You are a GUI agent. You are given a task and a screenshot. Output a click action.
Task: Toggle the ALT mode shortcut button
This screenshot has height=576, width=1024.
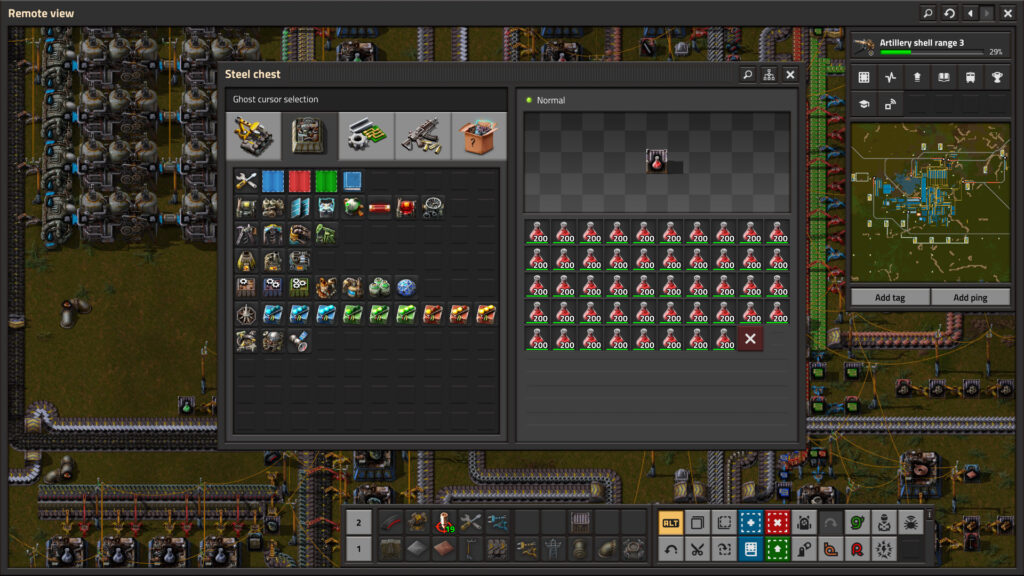tap(670, 522)
